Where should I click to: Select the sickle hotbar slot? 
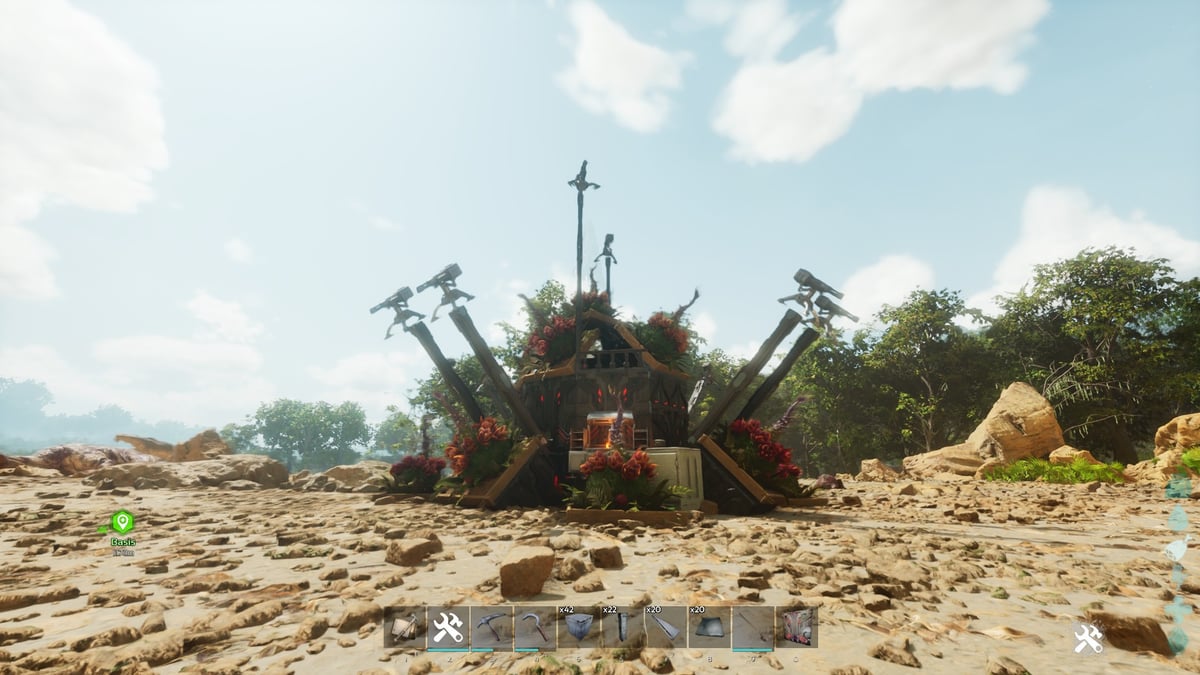[535, 628]
